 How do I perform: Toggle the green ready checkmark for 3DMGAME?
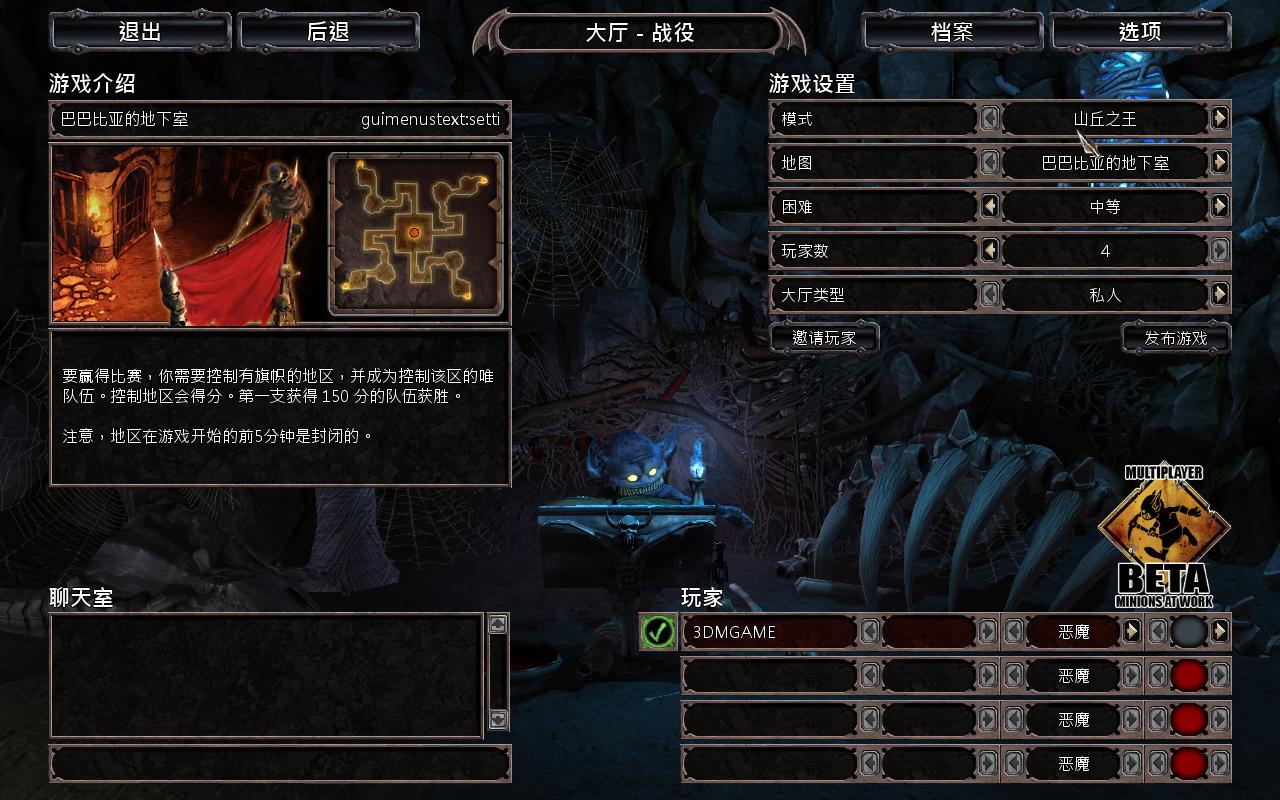[658, 632]
